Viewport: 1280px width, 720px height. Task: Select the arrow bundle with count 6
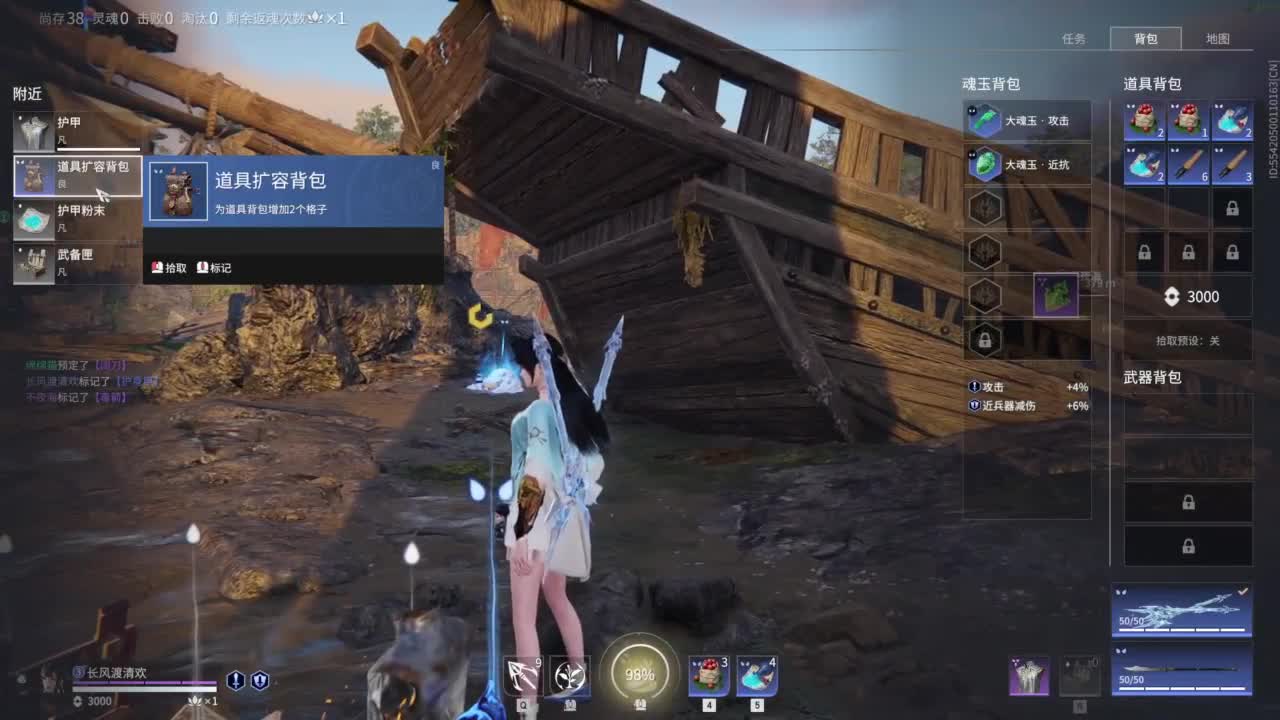pyautogui.click(x=1187, y=165)
